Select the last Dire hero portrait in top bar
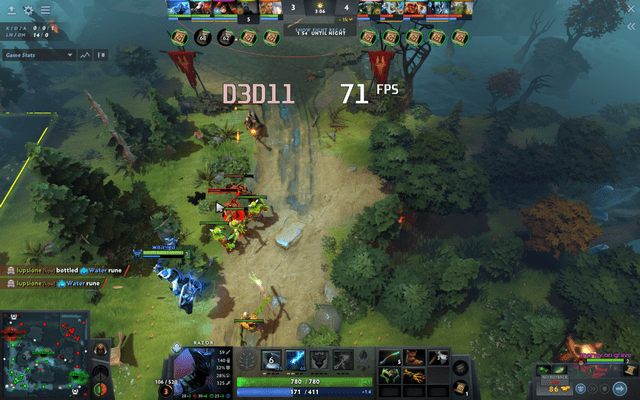640x400 pixels. tap(463, 9)
